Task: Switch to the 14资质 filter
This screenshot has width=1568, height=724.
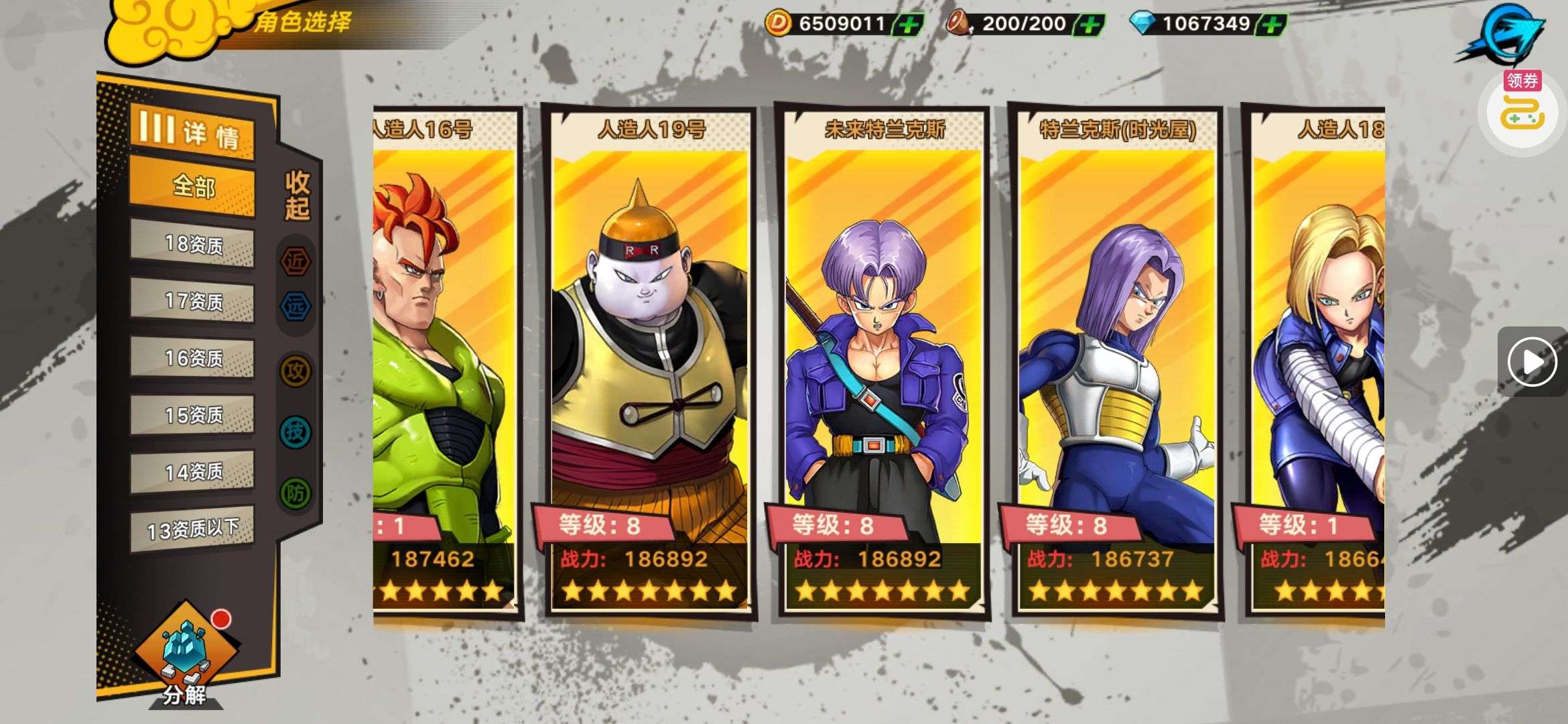Action: point(192,473)
